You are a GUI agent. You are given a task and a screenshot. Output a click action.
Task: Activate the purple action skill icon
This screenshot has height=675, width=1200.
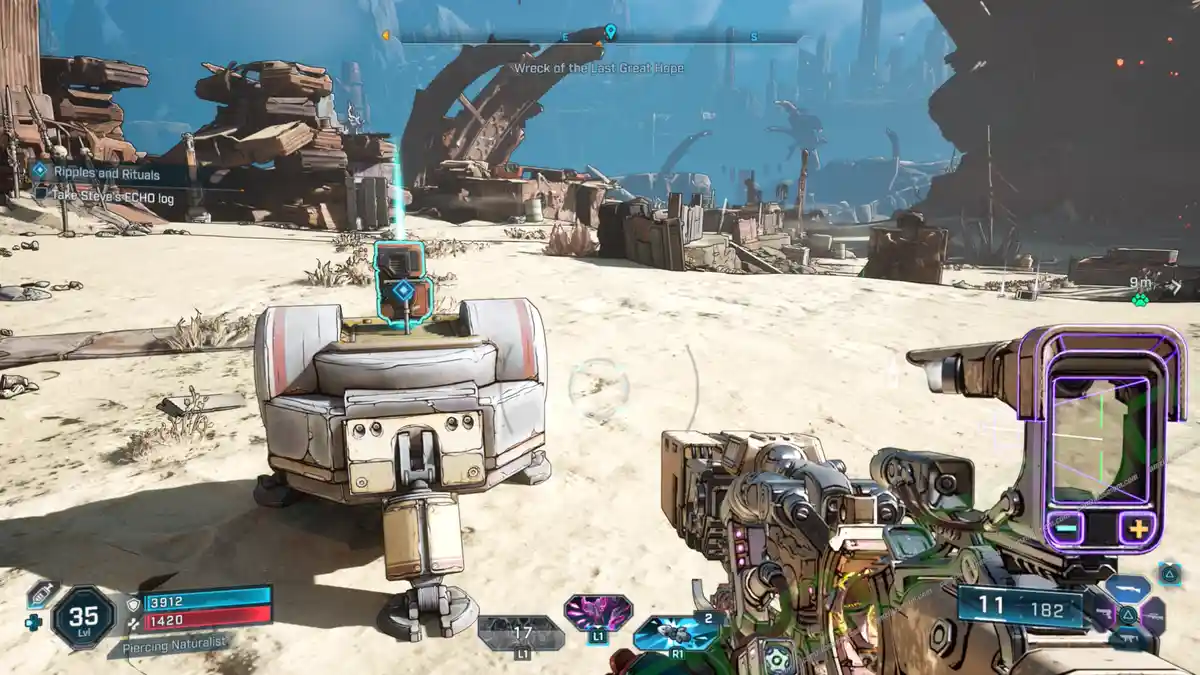(598, 611)
